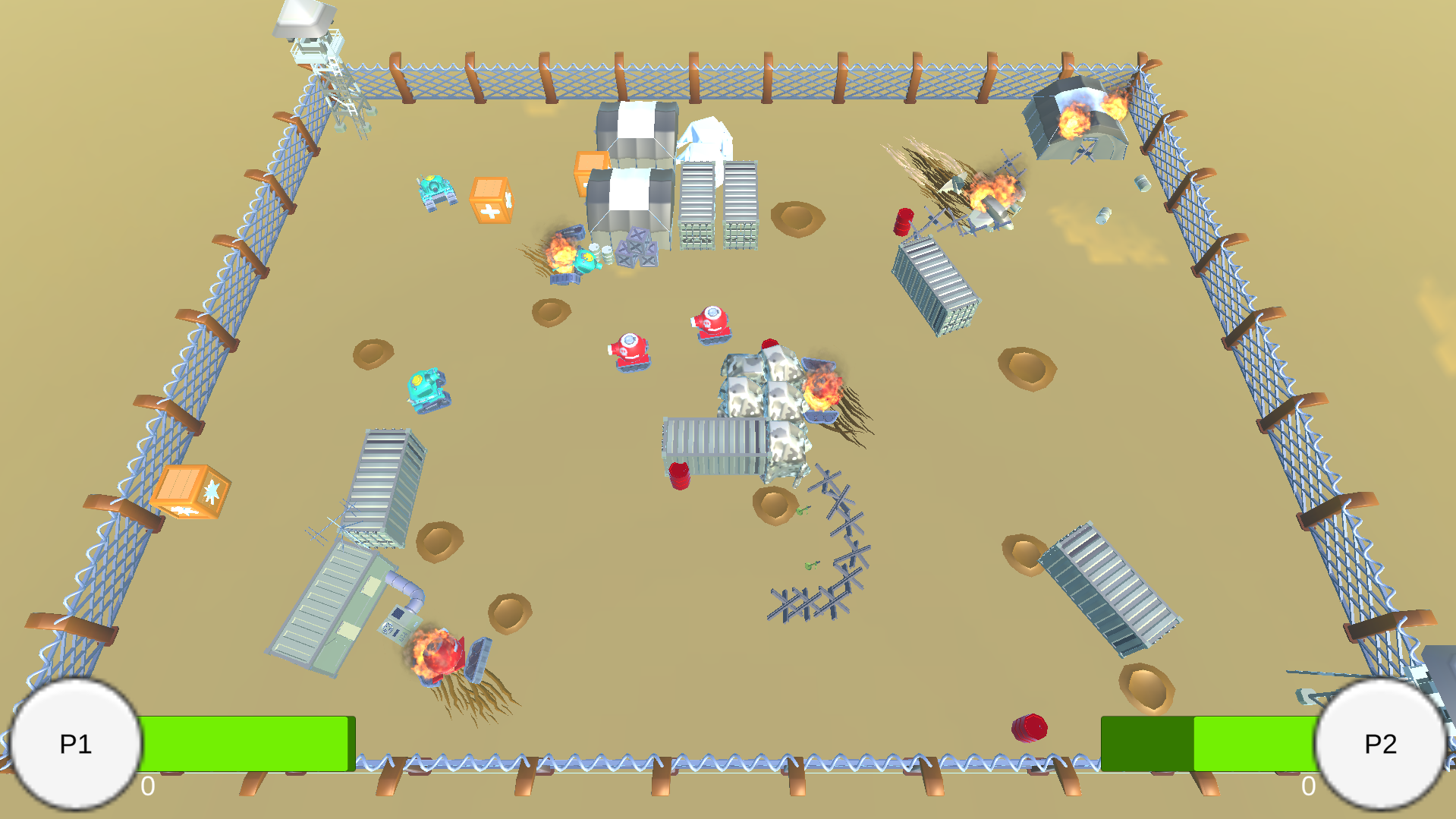
Task: Click the crater next to the center container
Action: coord(774,505)
